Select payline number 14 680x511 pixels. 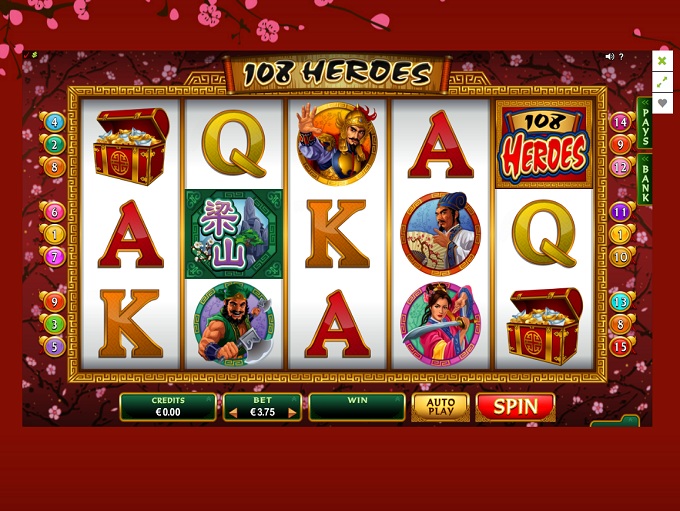click(x=621, y=122)
